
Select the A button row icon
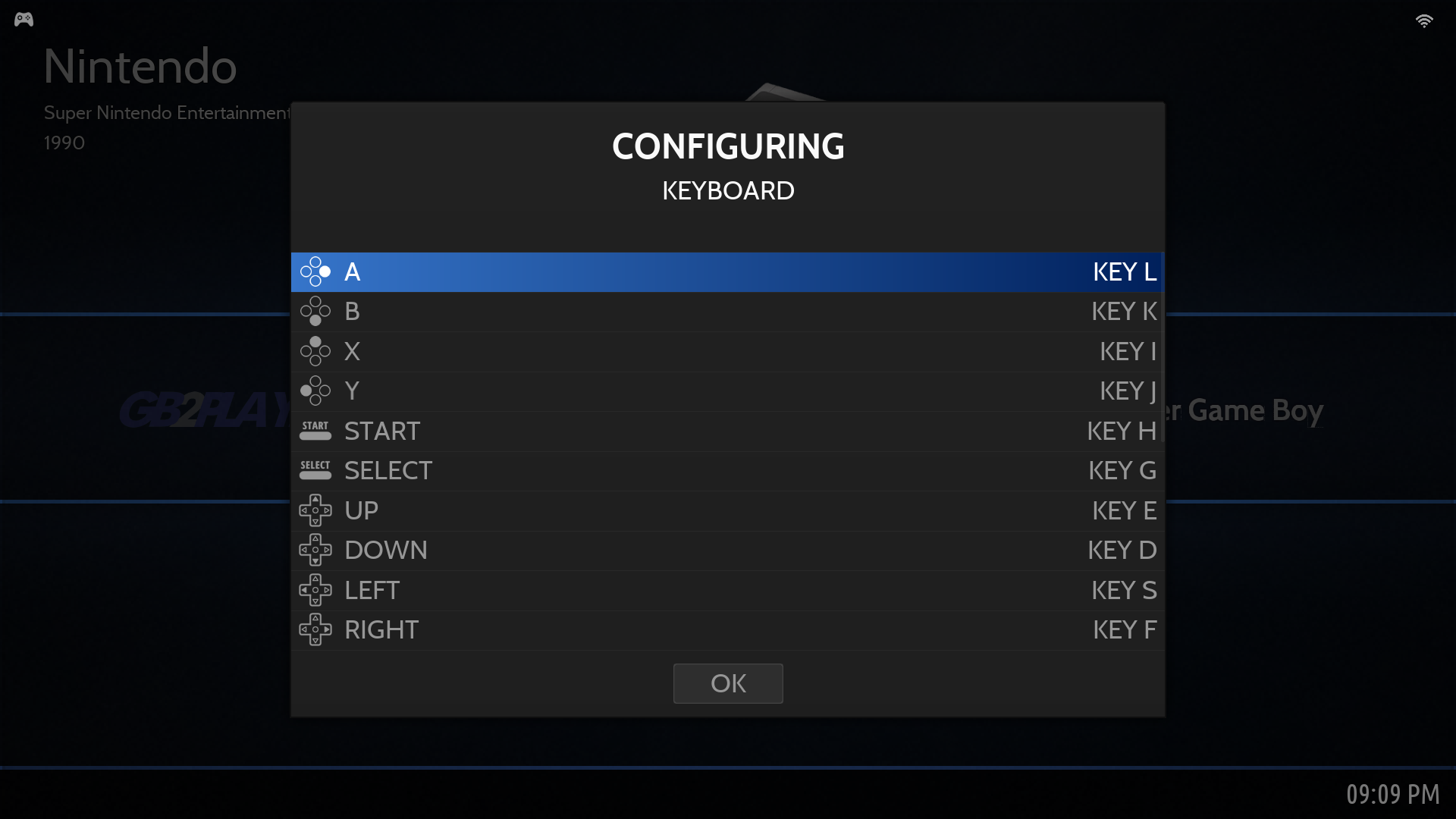coord(316,271)
